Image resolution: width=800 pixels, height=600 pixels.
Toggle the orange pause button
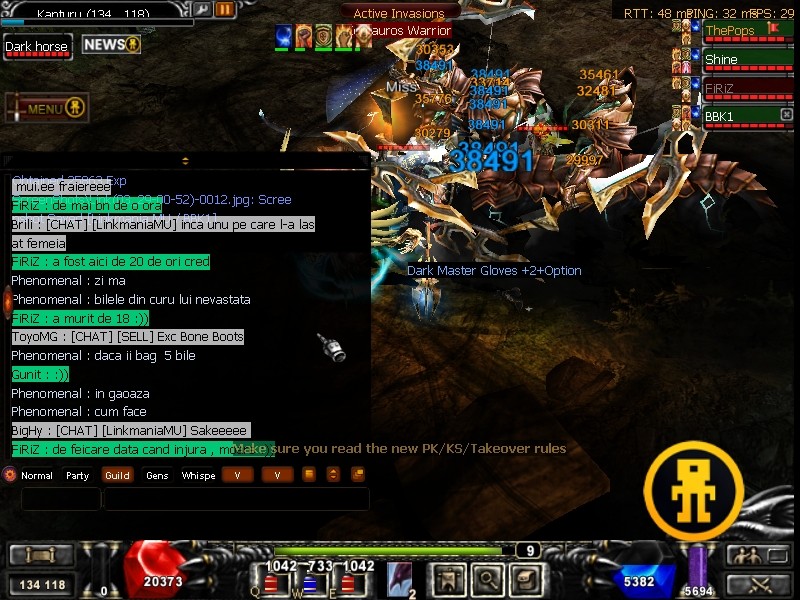(225, 9)
